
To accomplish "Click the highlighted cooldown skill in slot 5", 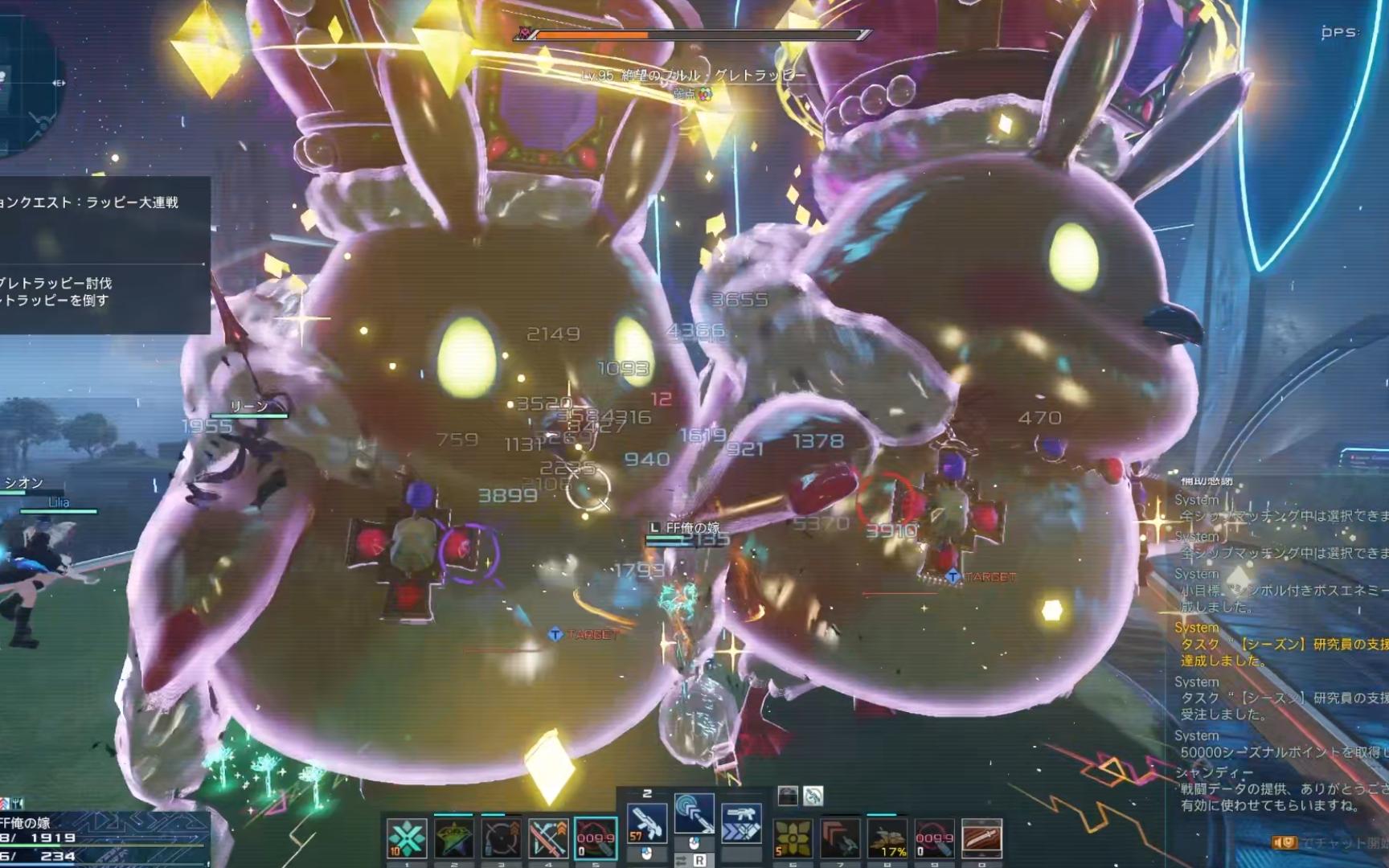I will tap(596, 838).
